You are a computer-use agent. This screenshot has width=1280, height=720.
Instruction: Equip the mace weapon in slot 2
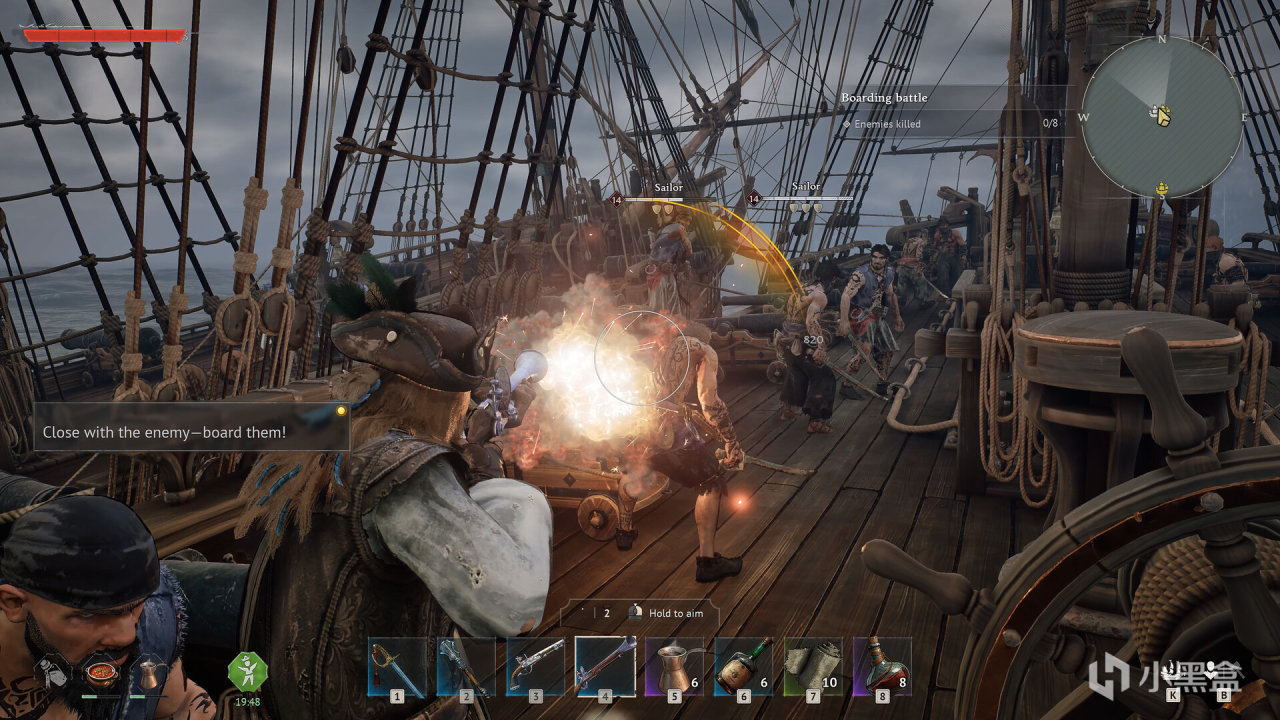pos(466,665)
